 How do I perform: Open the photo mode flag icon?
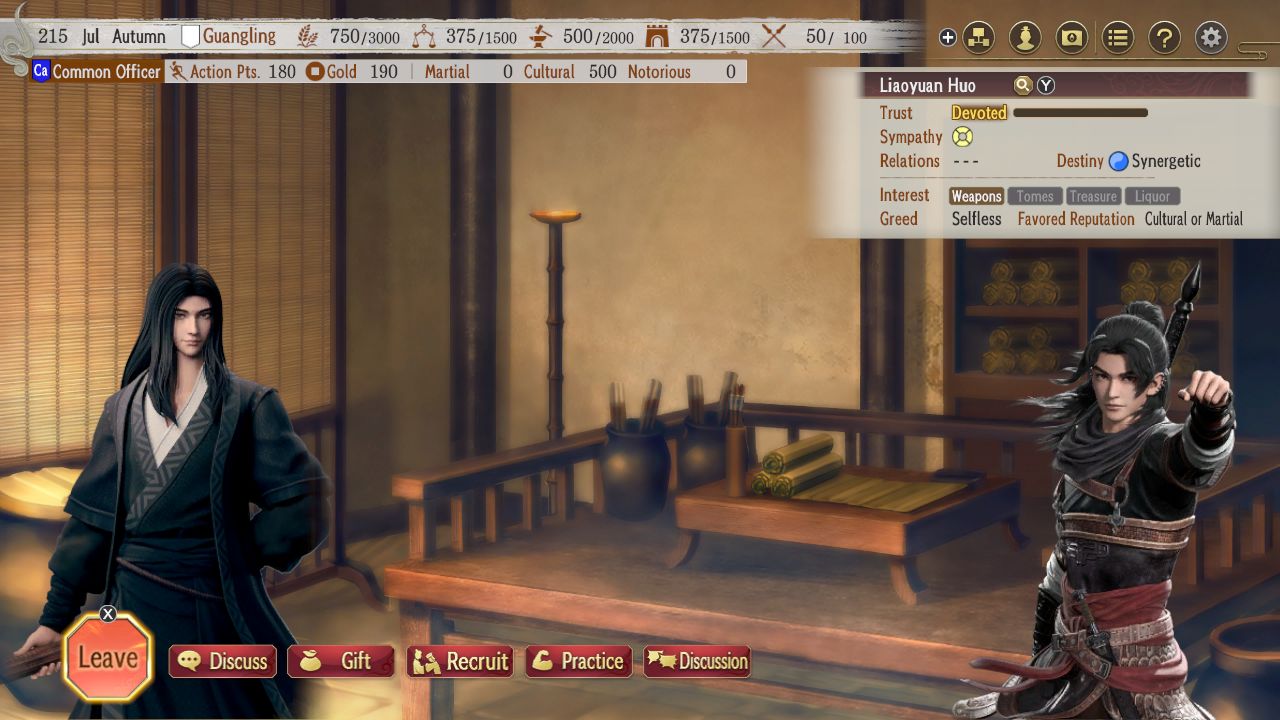click(1071, 37)
